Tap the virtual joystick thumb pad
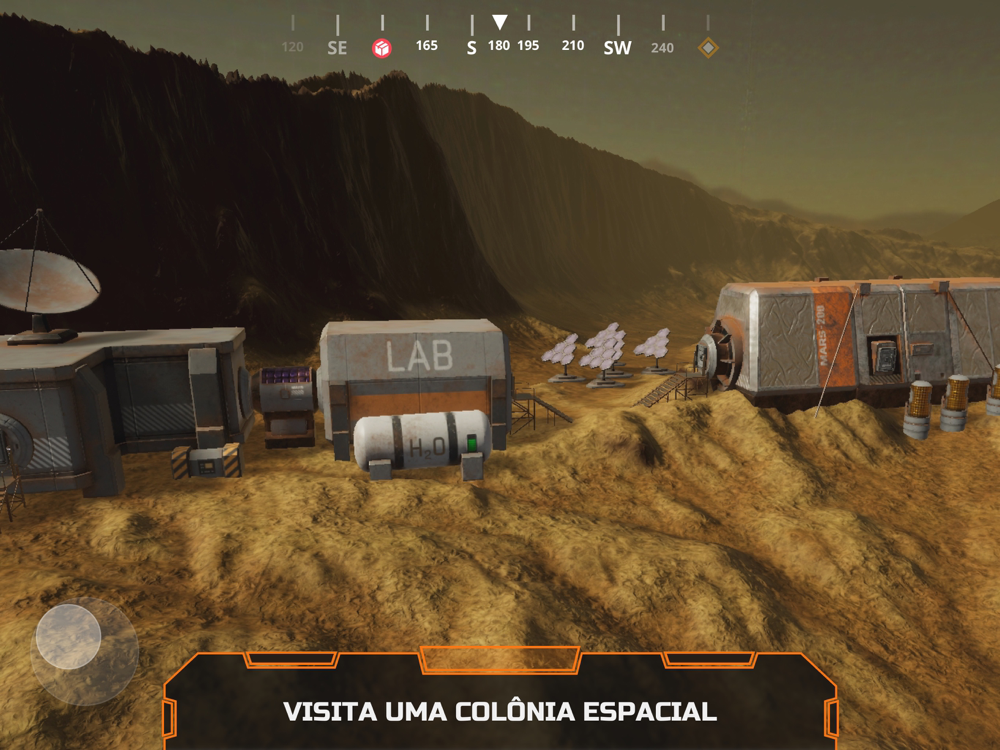Screen dimensions: 1000x750 68,637
